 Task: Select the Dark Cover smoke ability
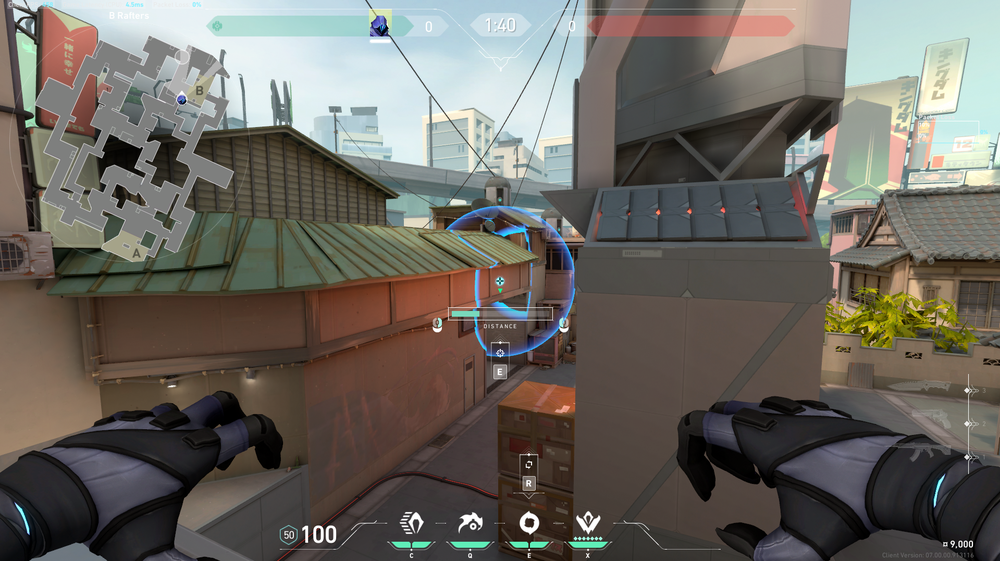tap(528, 523)
